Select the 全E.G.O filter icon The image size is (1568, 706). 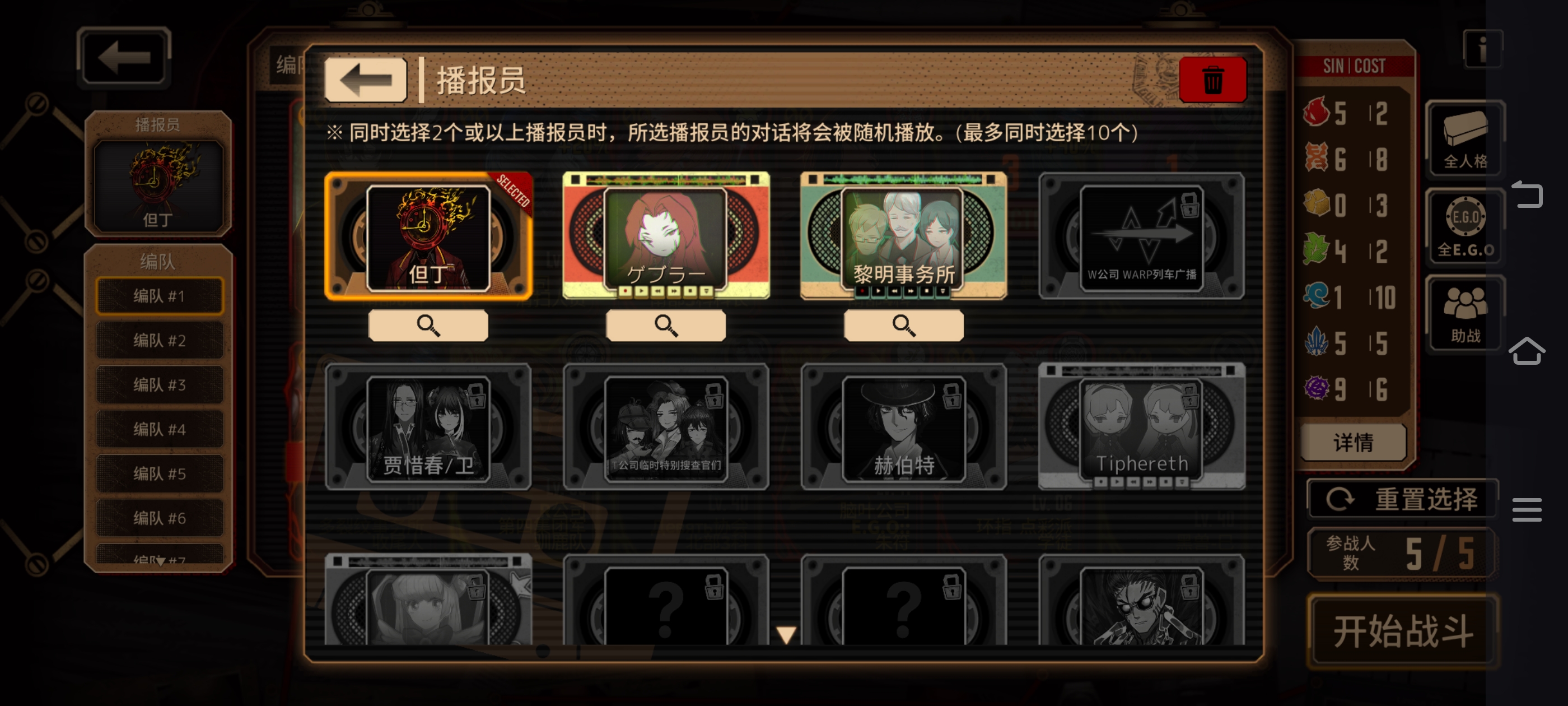1464,226
